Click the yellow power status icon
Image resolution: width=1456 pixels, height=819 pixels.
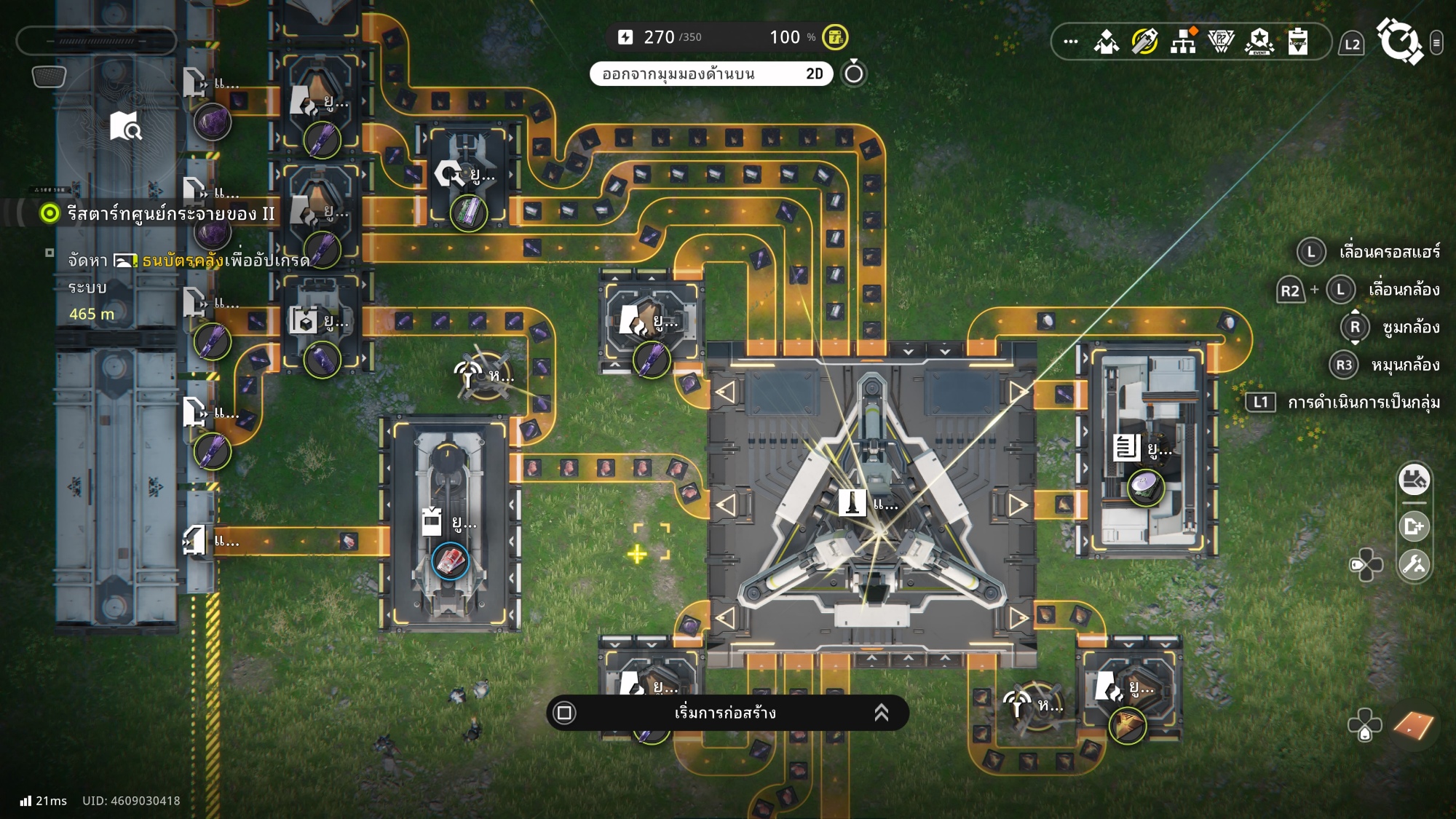click(x=835, y=37)
